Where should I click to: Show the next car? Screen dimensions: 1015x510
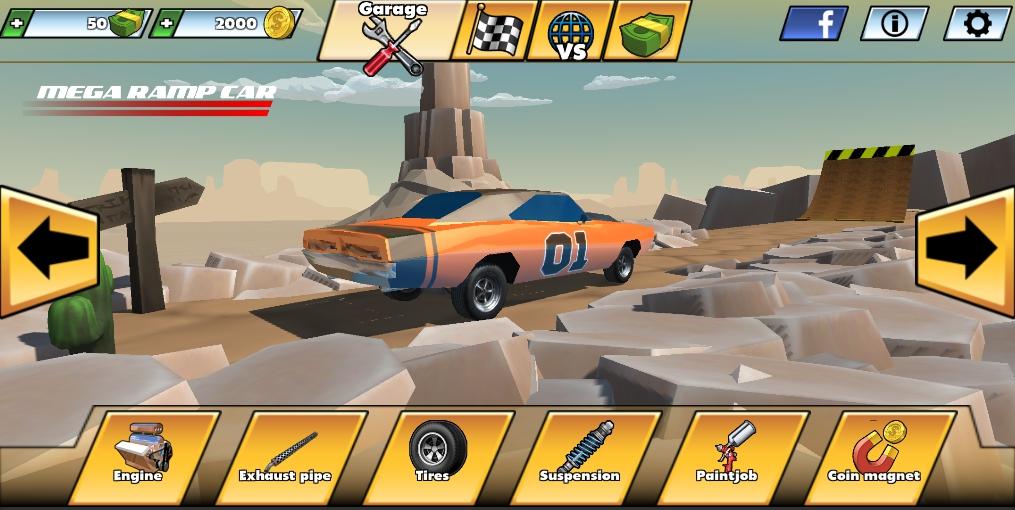966,250
